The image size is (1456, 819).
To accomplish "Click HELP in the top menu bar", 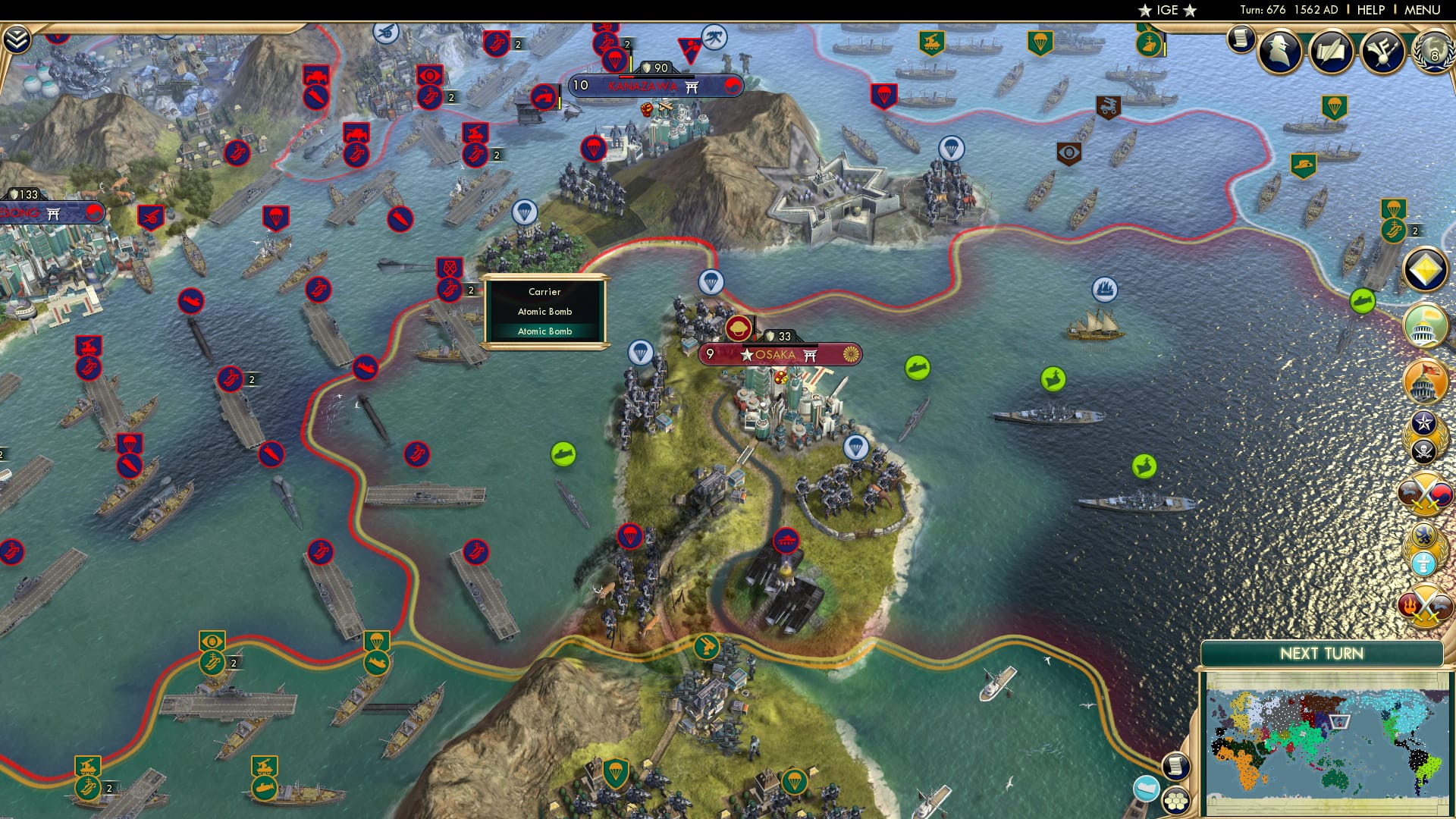I will tap(1370, 10).
